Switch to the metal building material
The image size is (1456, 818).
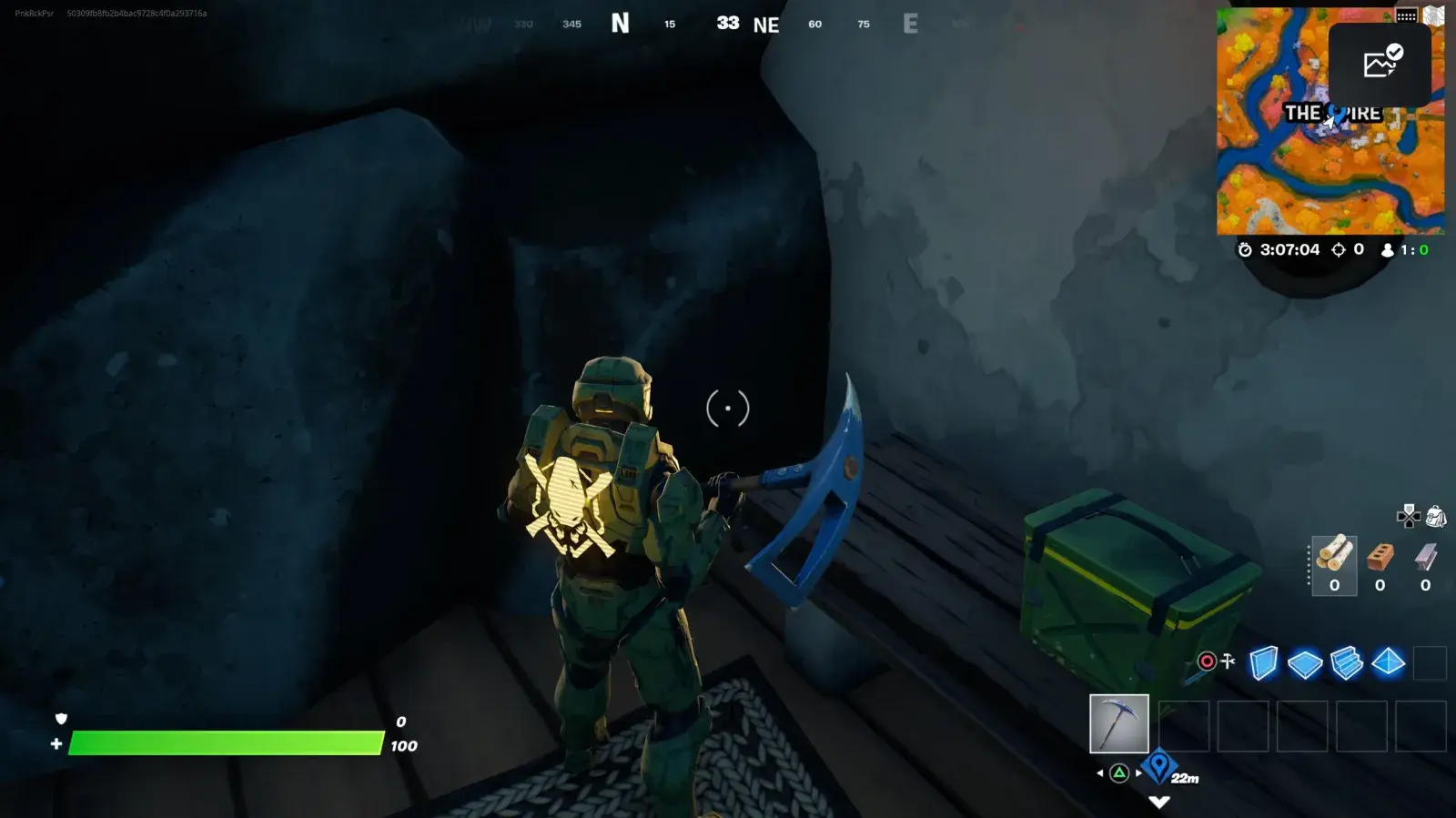pyautogui.click(x=1425, y=564)
